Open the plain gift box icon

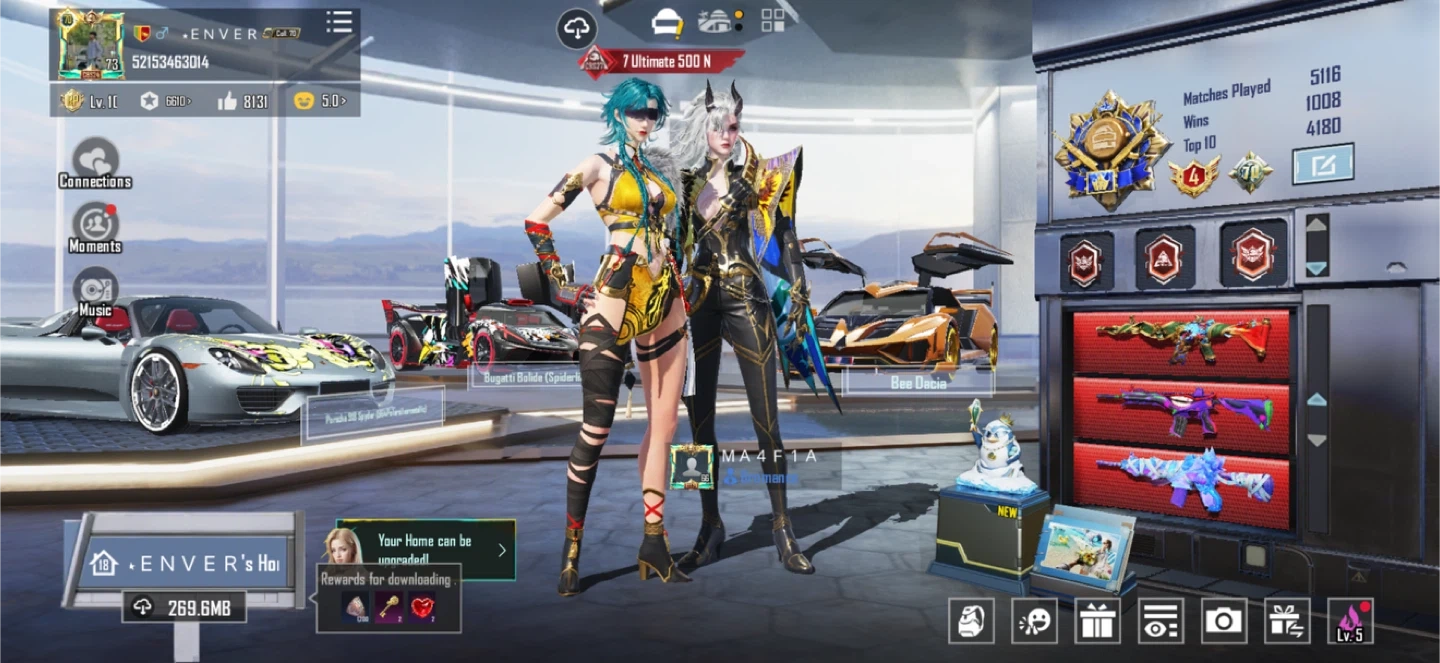click(1097, 621)
